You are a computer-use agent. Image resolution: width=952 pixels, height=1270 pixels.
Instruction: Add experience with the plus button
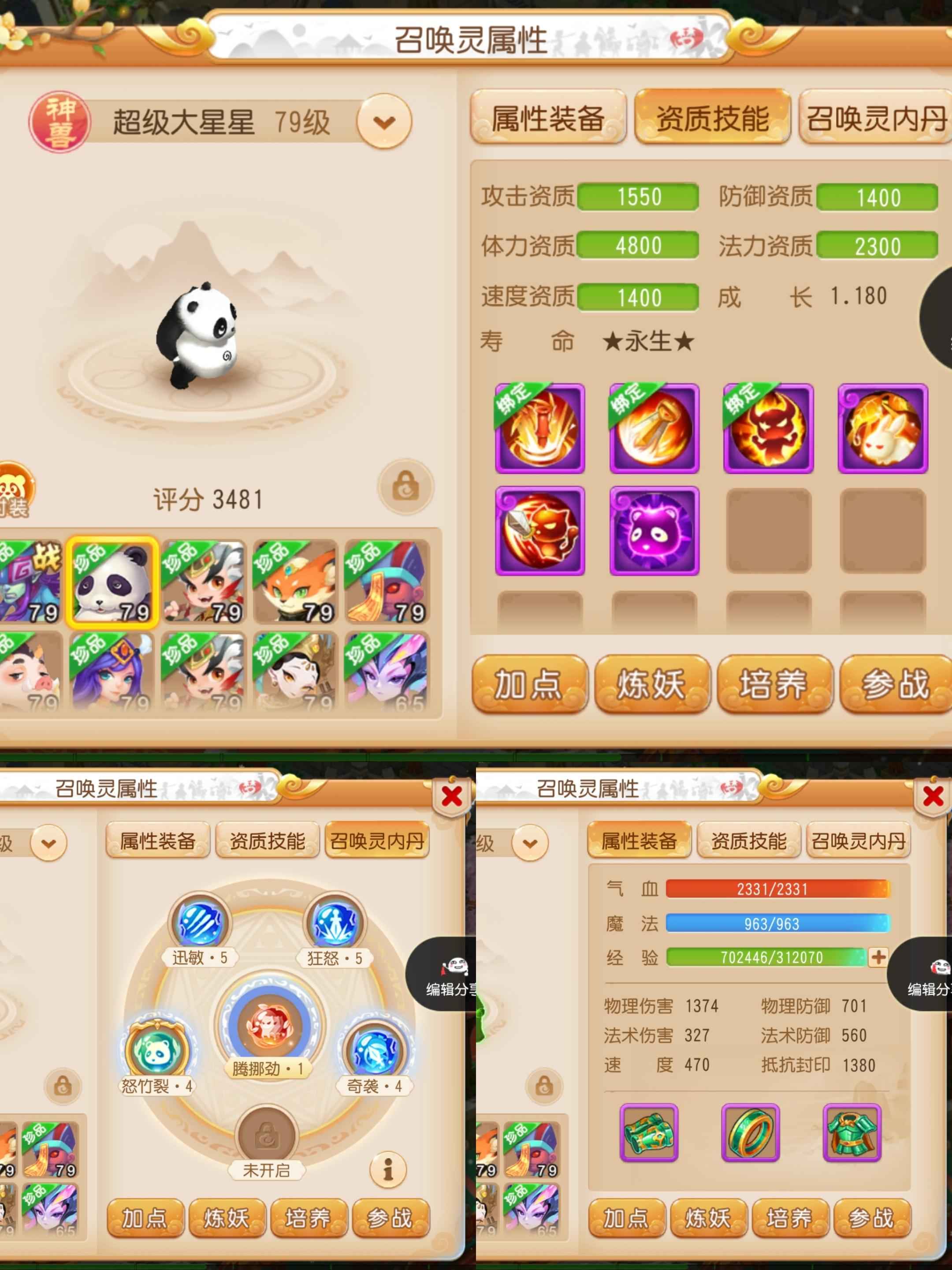pos(878,957)
